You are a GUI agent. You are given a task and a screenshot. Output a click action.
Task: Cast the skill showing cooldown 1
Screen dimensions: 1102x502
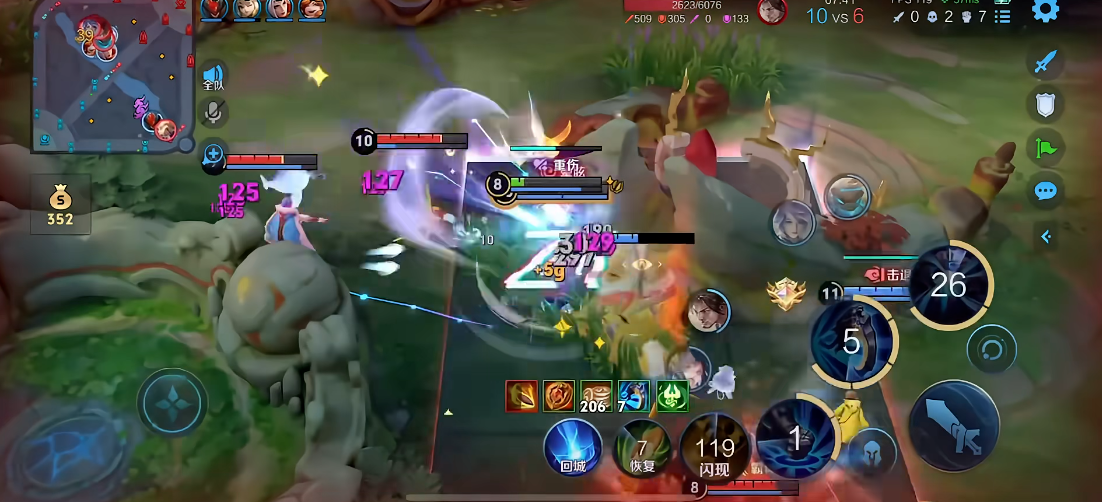[795, 437]
